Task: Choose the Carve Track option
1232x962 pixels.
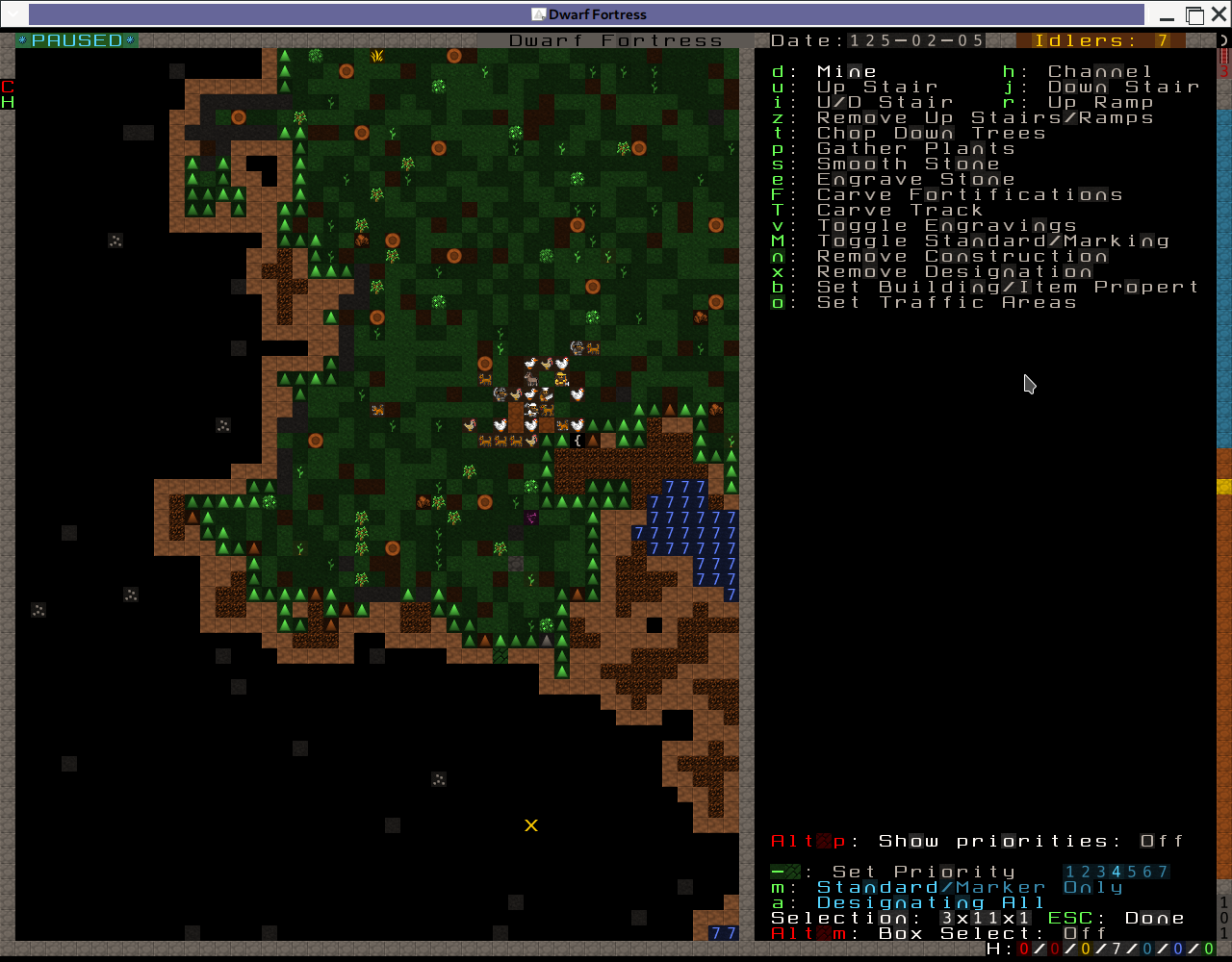Action: coord(900,210)
